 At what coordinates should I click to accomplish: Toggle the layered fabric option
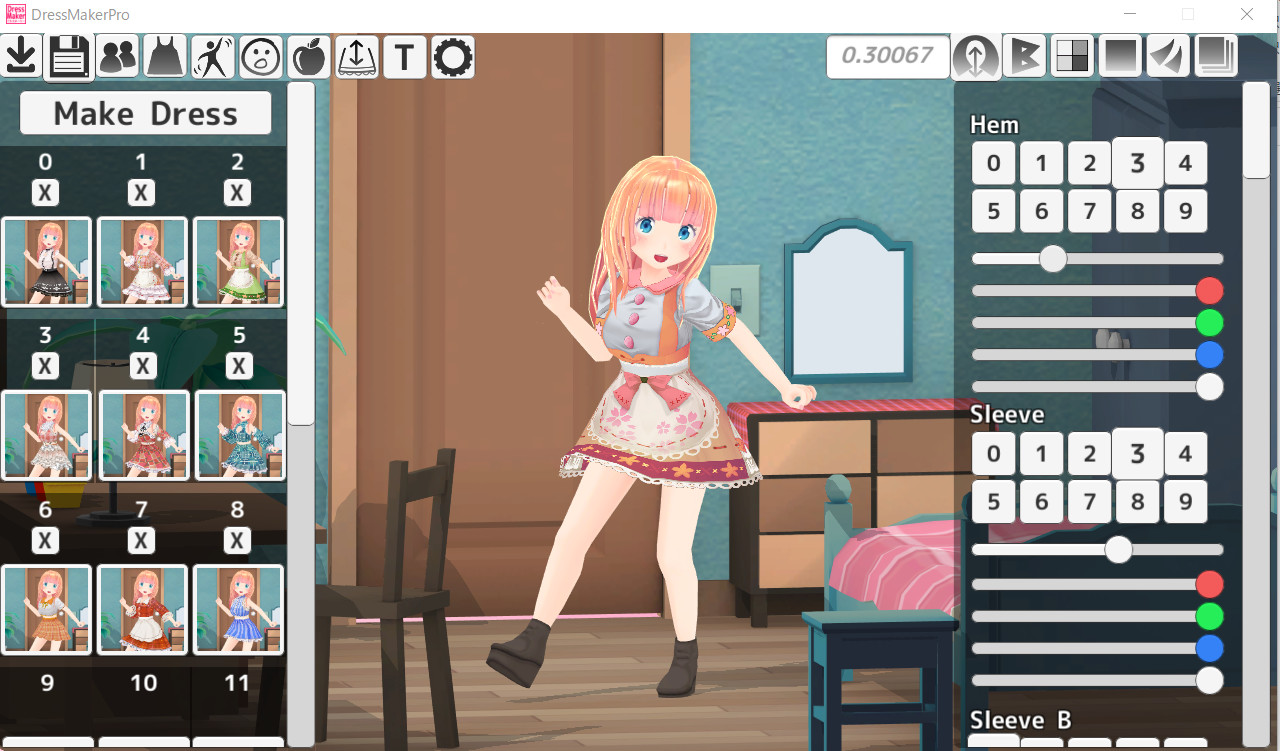(x=1215, y=57)
